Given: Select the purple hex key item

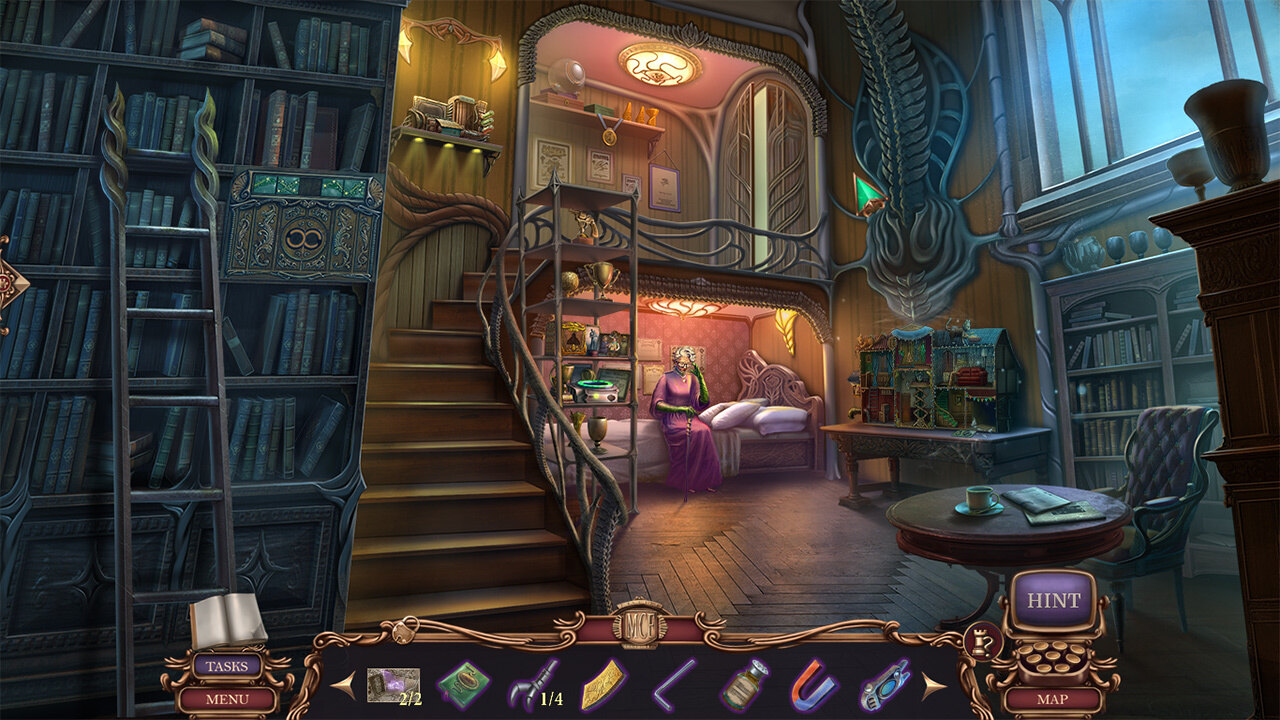Looking at the screenshot, I should pyautogui.click(x=674, y=686).
